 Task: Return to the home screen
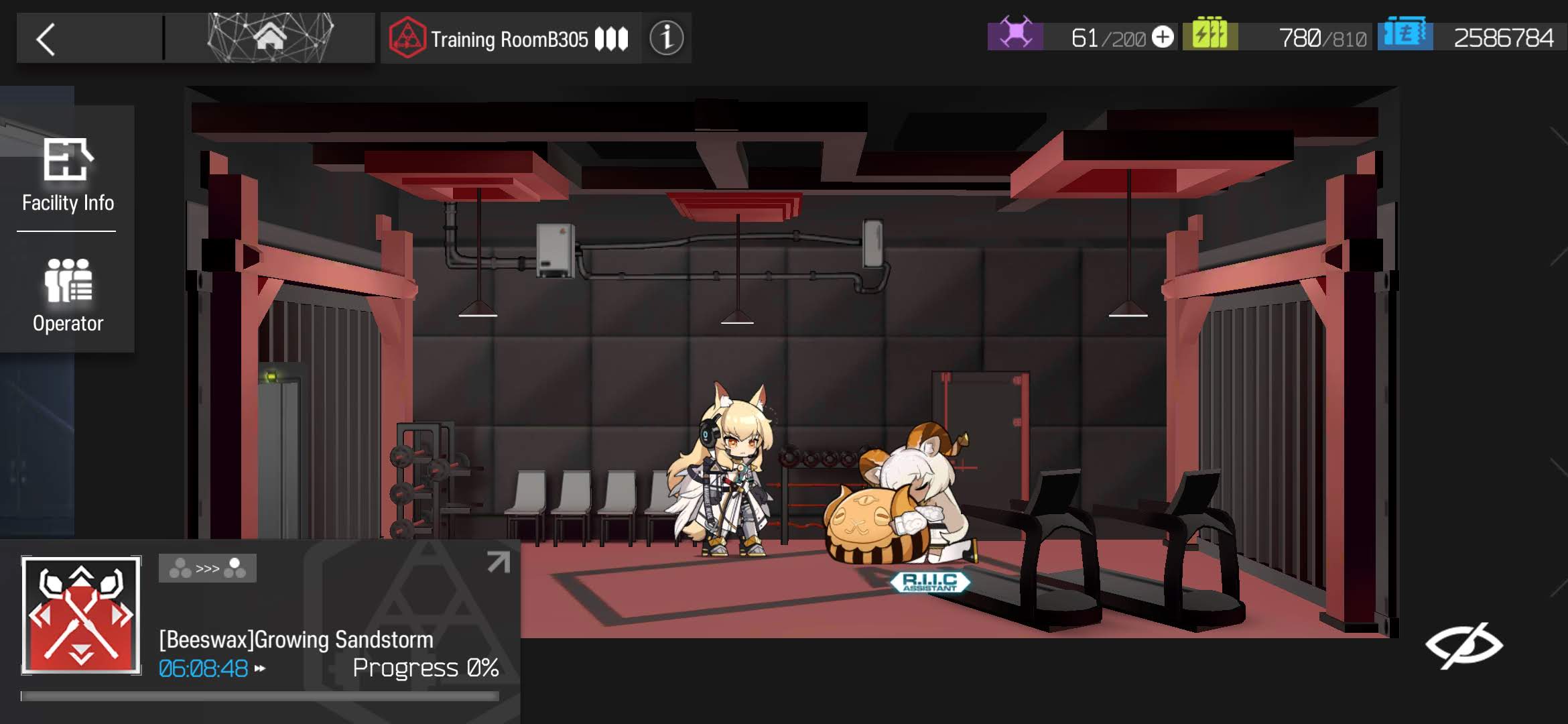click(x=269, y=38)
